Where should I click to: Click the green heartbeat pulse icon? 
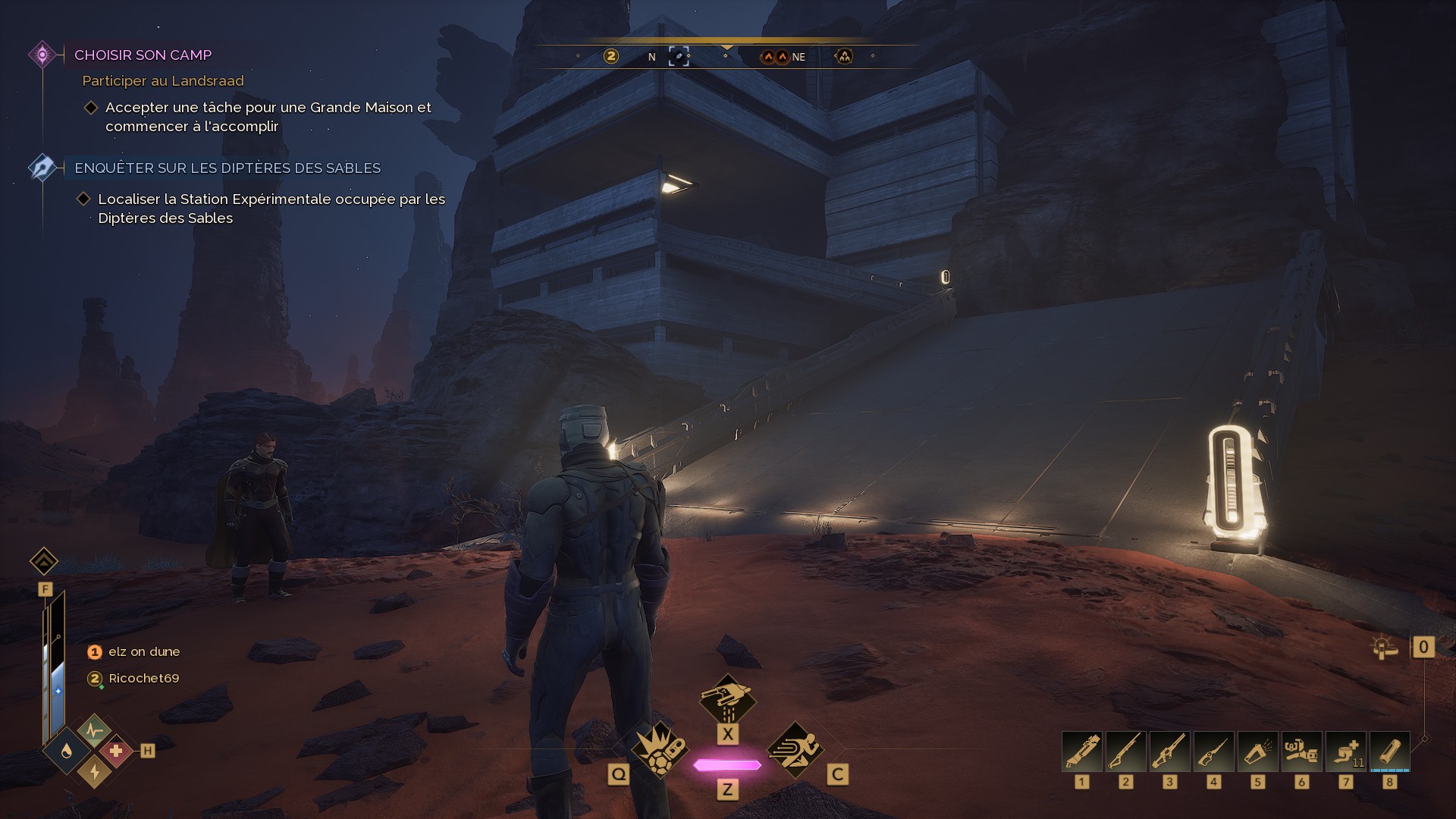coord(94,730)
